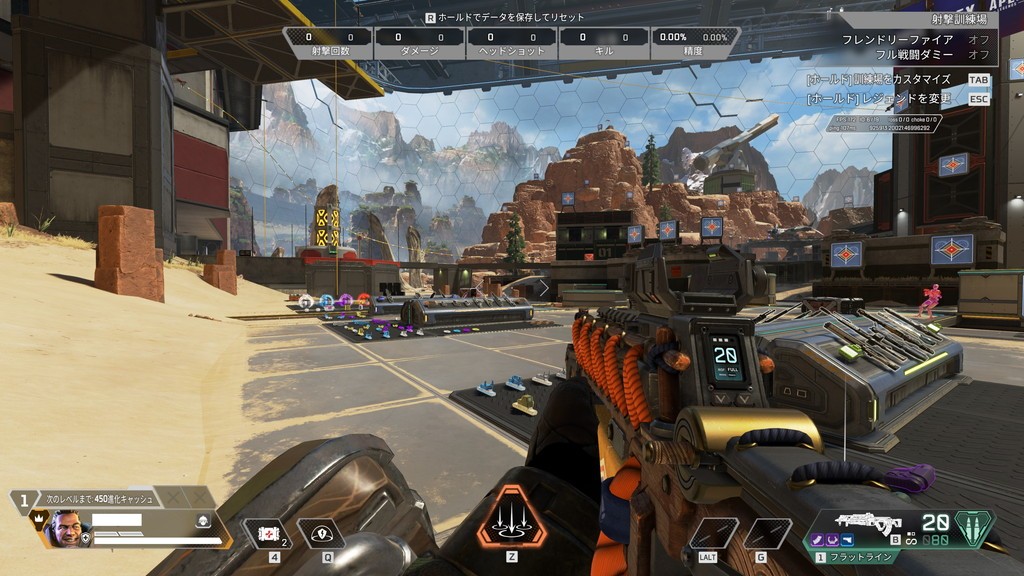Click the 射撃訓練場 panel header
Image resolution: width=1024 pixels, height=576 pixels.
tap(949, 18)
